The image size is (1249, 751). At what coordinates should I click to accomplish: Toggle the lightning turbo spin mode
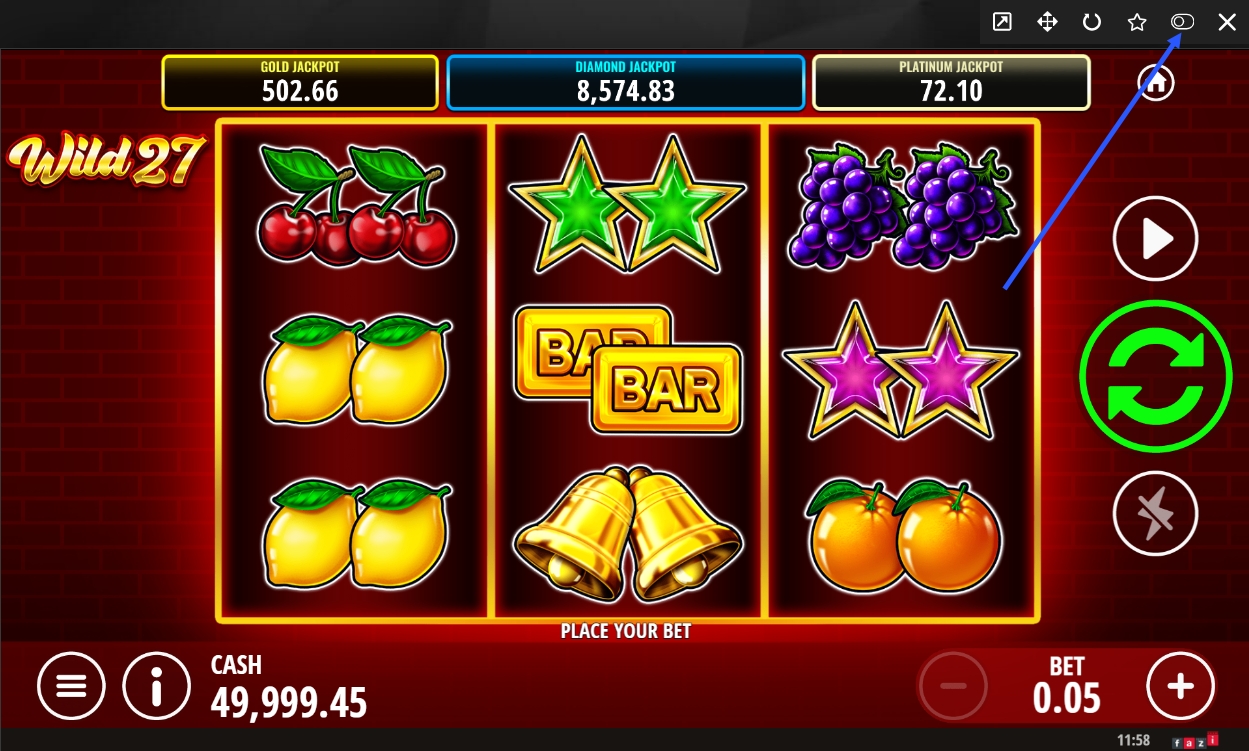(x=1155, y=513)
